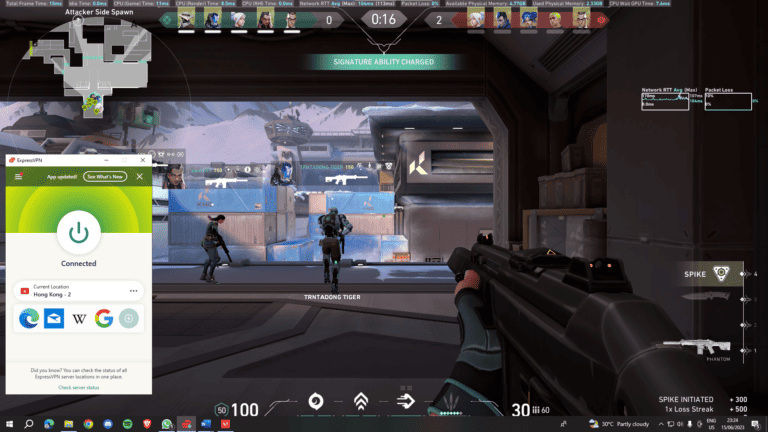The height and width of the screenshot is (432, 768).
Task: Activate the swirl ability icon
Action: pyautogui.click(x=314, y=403)
